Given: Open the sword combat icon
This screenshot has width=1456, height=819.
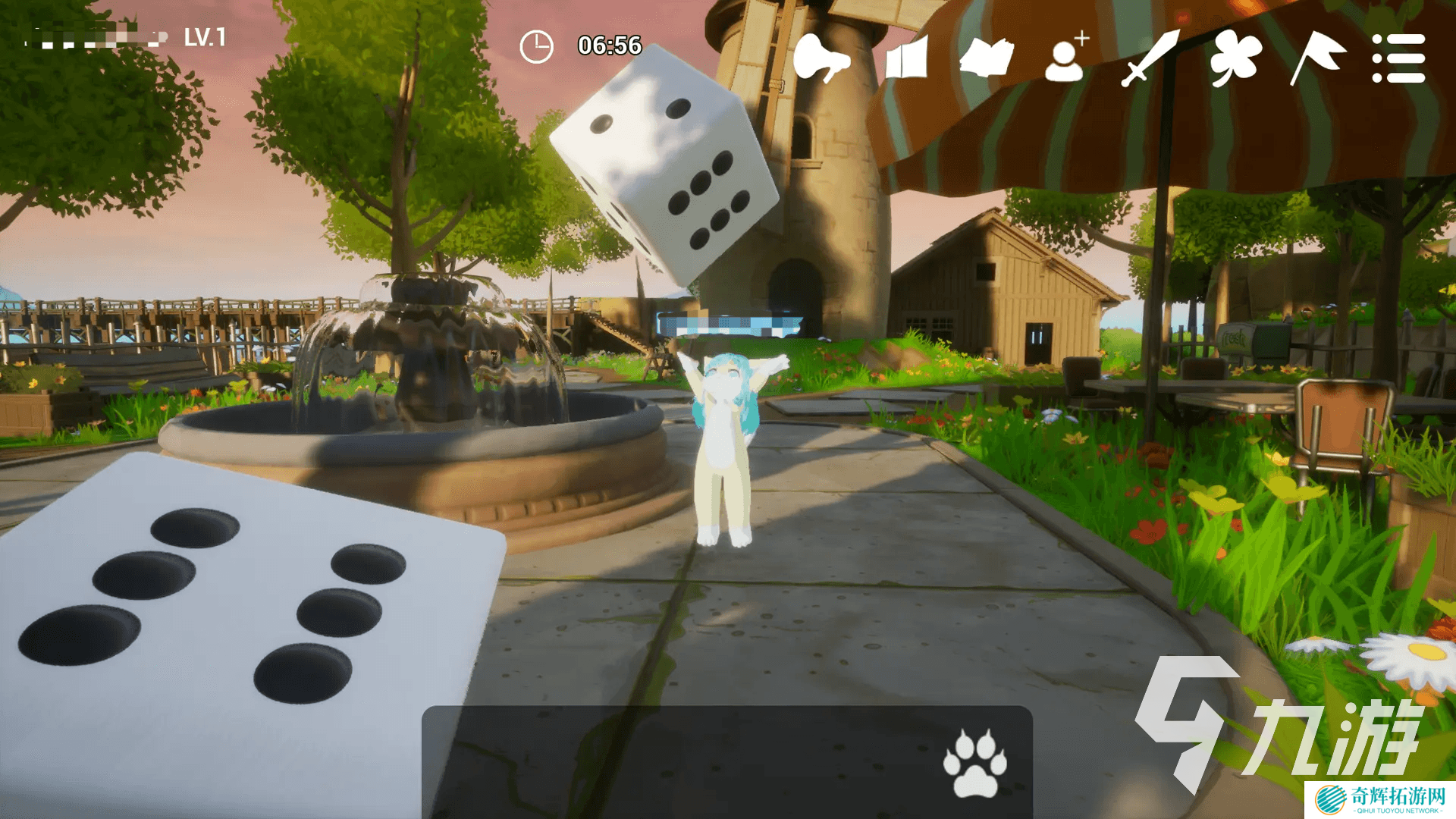Looking at the screenshot, I should click(x=1150, y=58).
